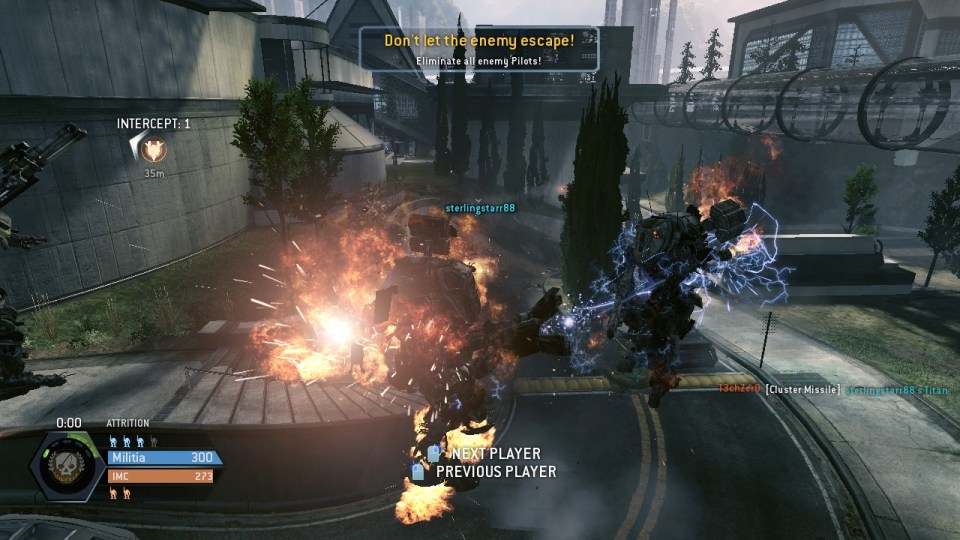The image size is (960, 540).
Task: Select the sterlingstarr88 player name tag
Action: coord(480,208)
